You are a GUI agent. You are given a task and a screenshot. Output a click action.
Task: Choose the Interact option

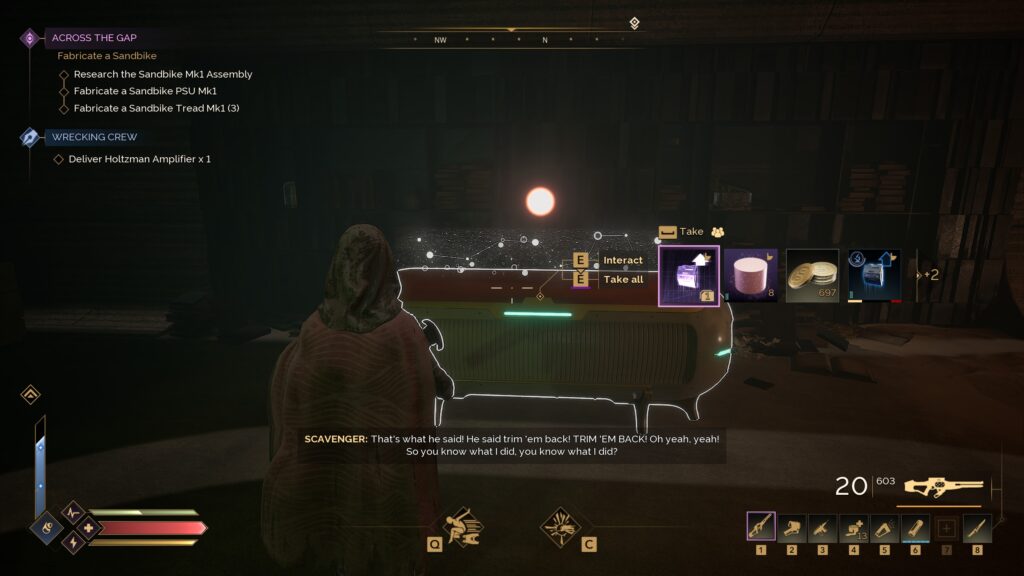point(622,261)
